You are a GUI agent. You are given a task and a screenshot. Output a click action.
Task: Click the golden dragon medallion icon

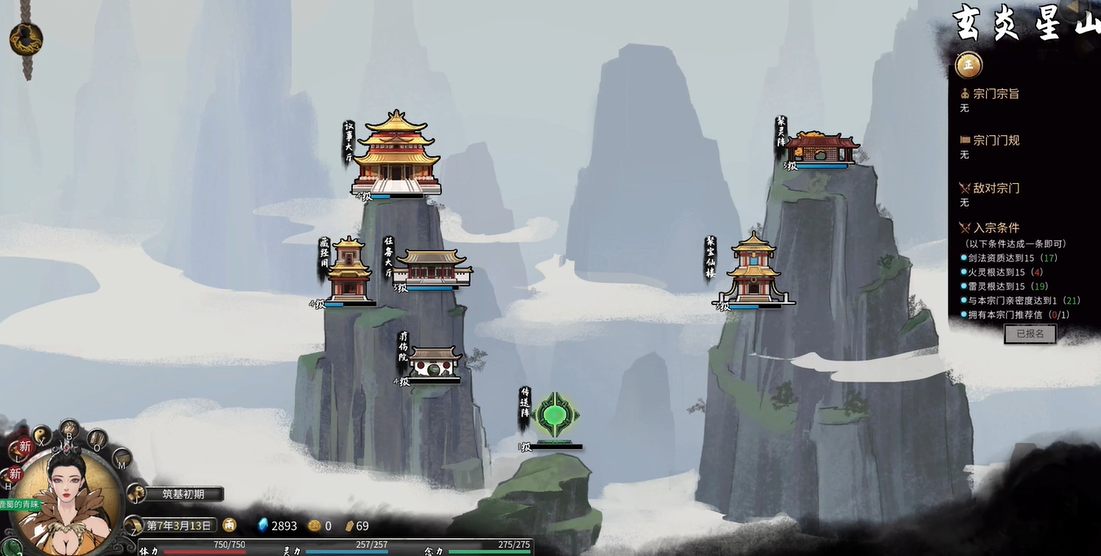(26, 39)
